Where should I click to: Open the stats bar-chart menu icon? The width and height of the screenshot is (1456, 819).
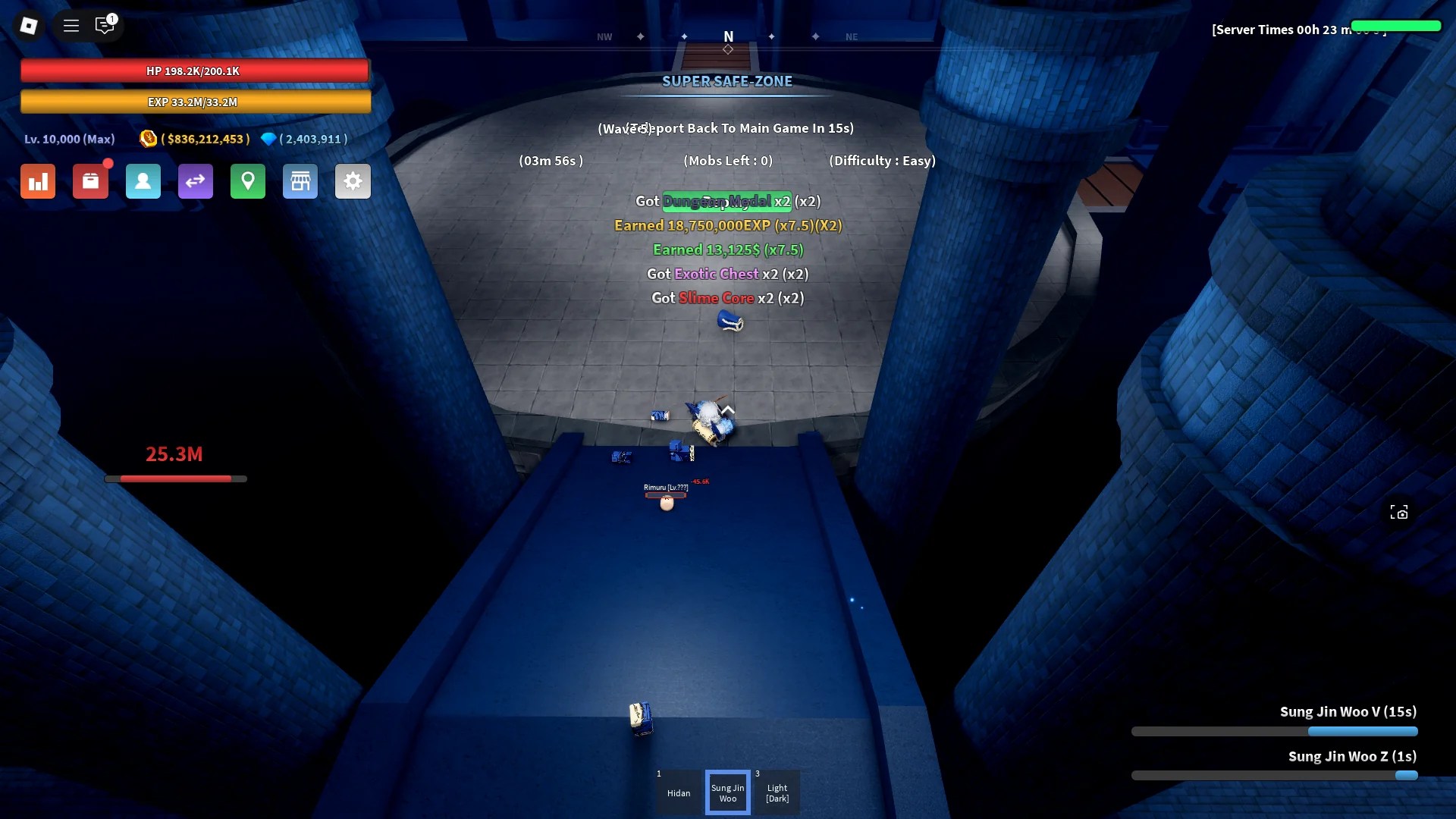[x=37, y=181]
